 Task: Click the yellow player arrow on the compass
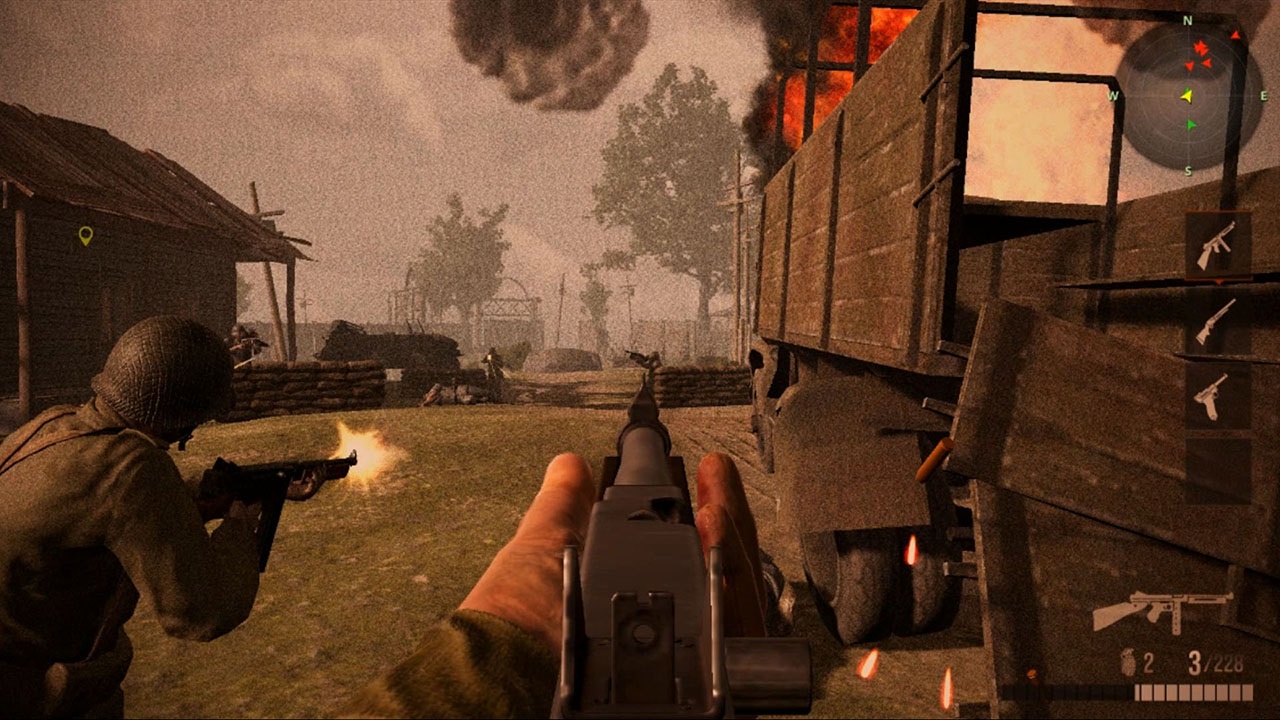1187,94
